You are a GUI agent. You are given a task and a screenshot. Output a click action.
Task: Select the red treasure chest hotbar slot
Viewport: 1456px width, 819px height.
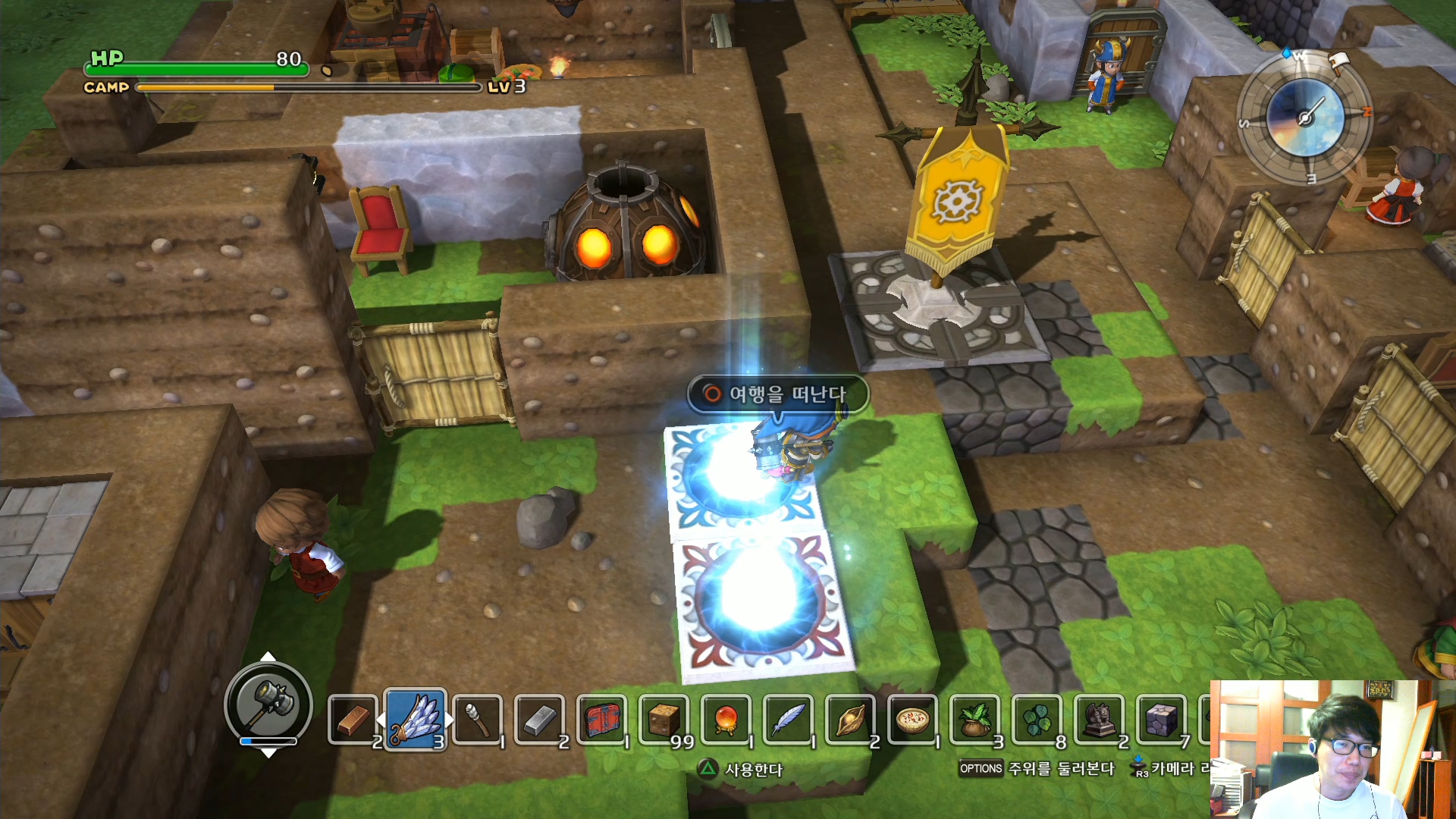(602, 720)
